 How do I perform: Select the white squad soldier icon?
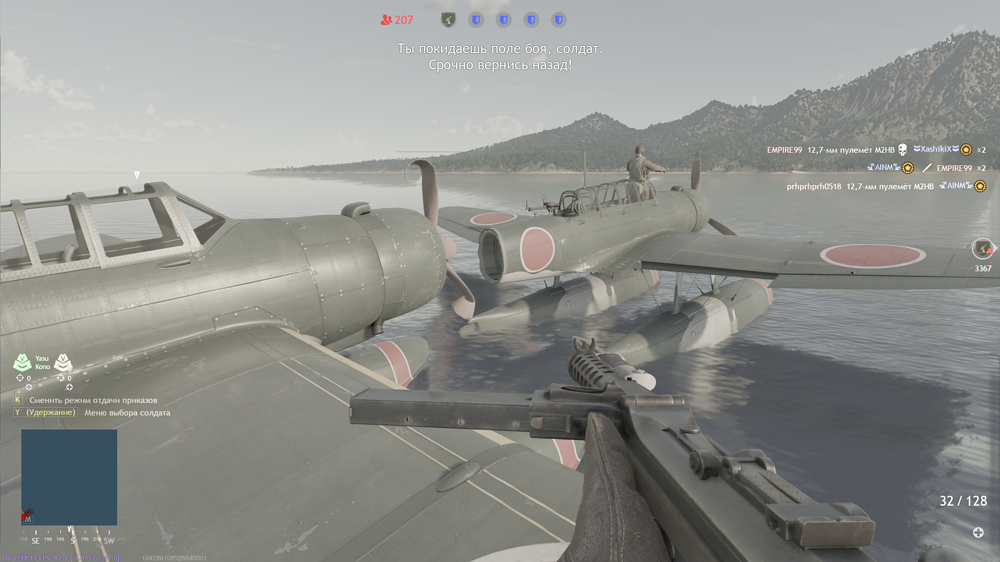62,362
